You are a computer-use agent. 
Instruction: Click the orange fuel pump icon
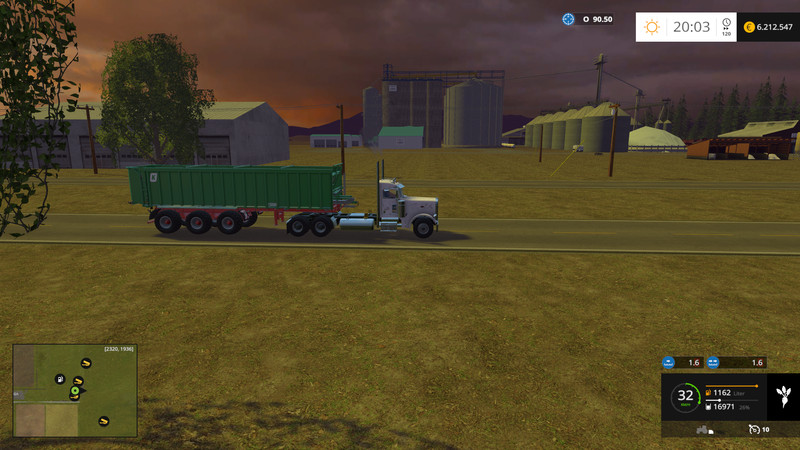point(709,393)
